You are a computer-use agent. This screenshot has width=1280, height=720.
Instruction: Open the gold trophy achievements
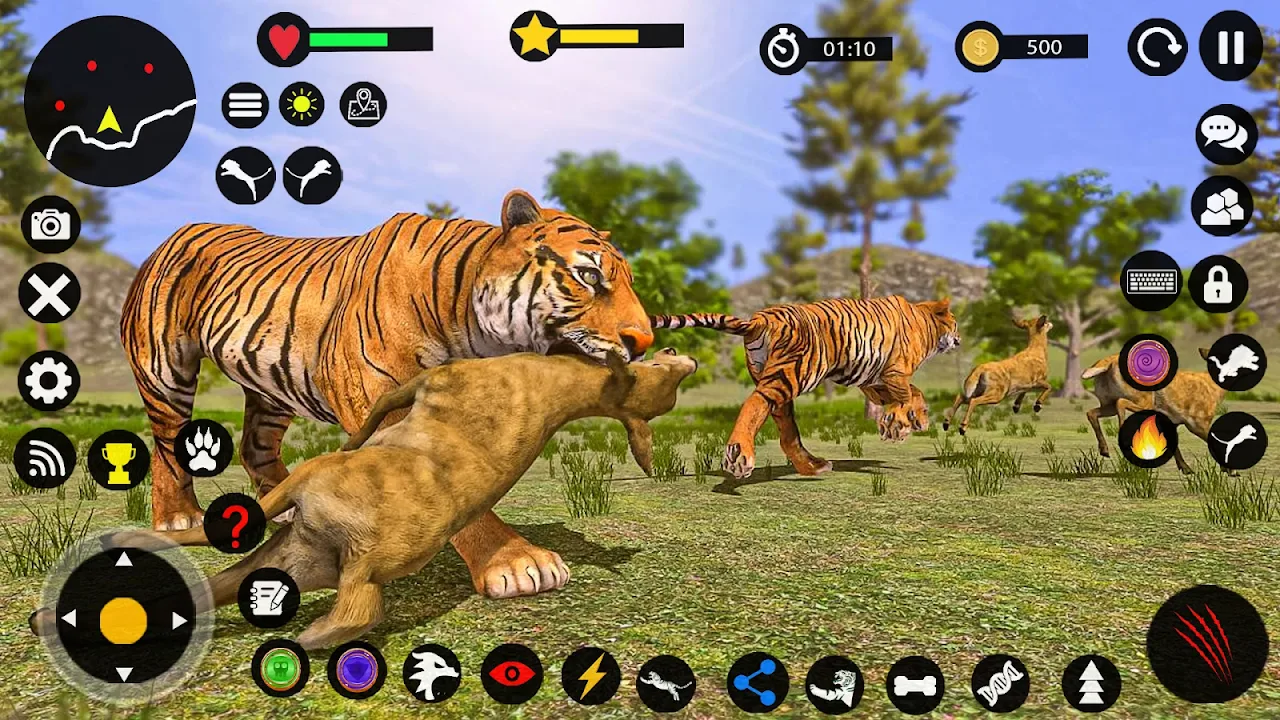pyautogui.click(x=119, y=460)
